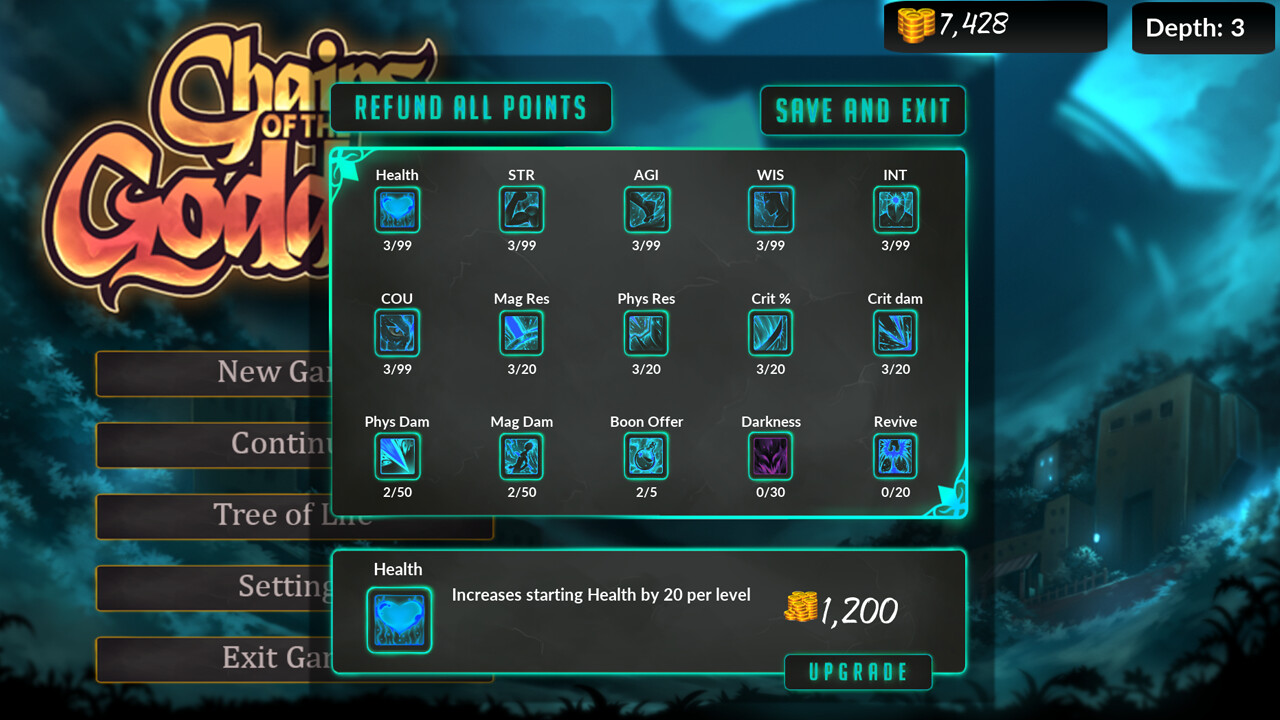1280x720 pixels.
Task: Select the Crit % upgrade icon
Action: click(770, 333)
